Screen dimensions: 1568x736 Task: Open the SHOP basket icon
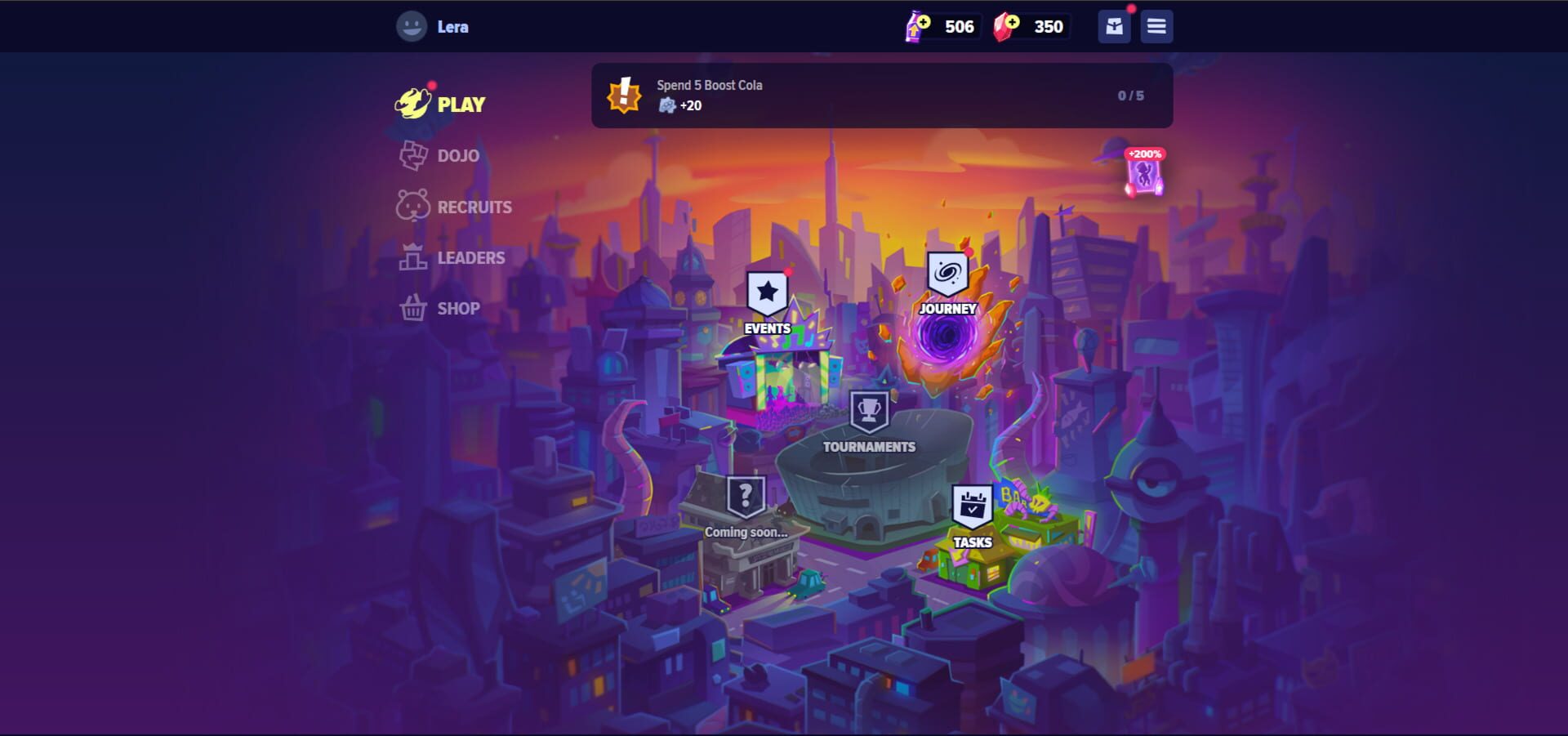coord(414,308)
